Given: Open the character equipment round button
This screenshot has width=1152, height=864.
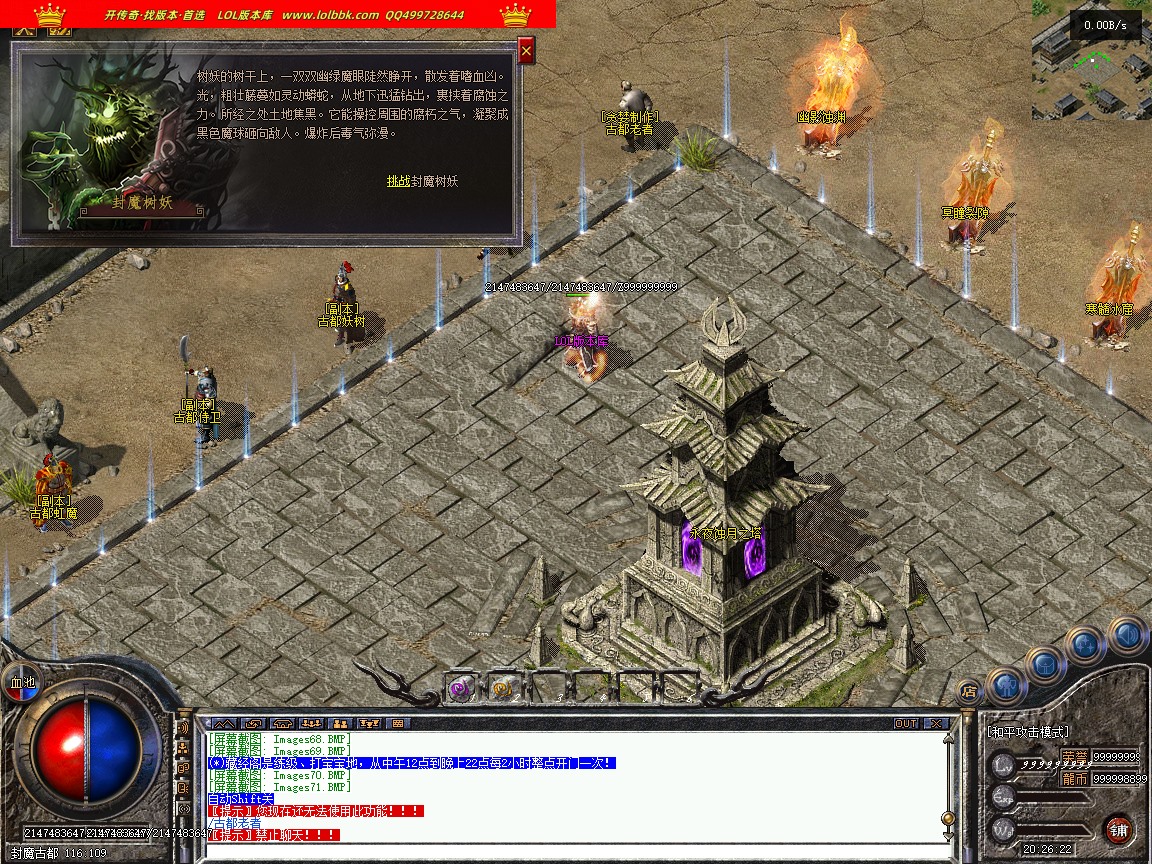Looking at the screenshot, I should (x=1007, y=686).
